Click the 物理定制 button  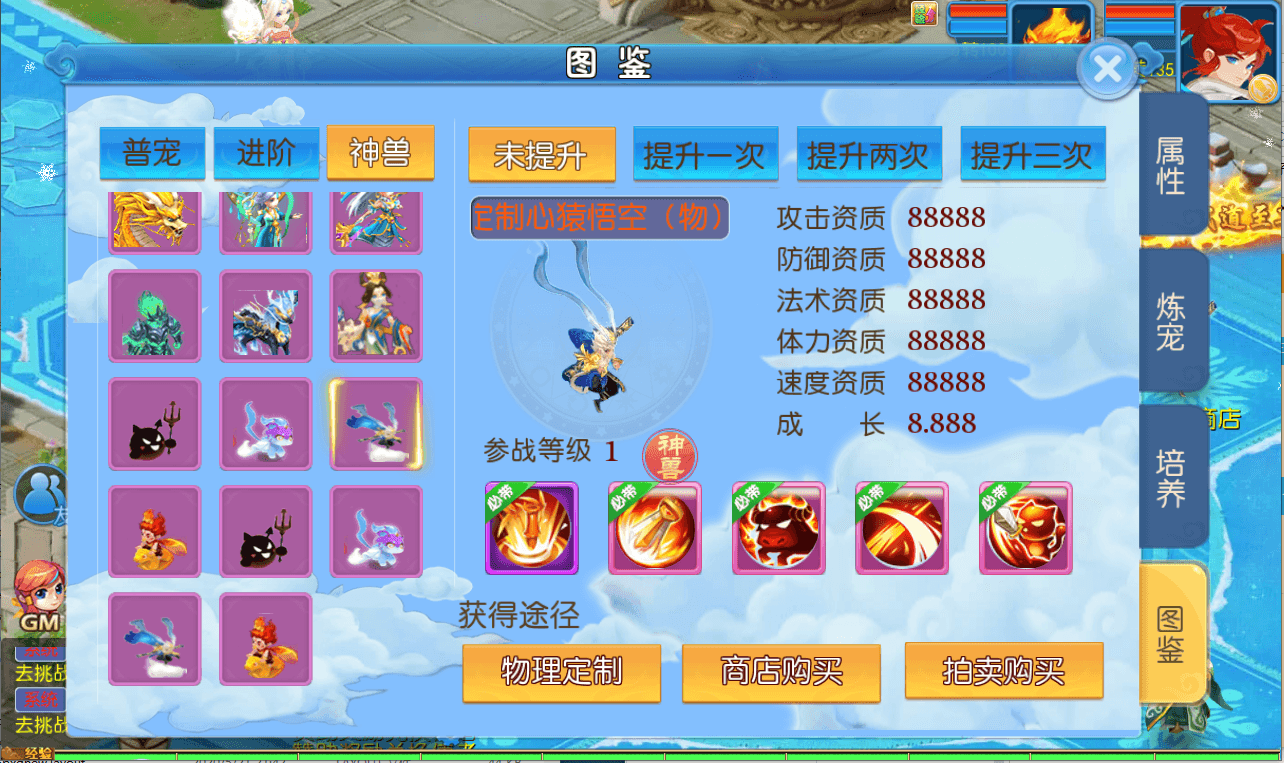tap(561, 672)
